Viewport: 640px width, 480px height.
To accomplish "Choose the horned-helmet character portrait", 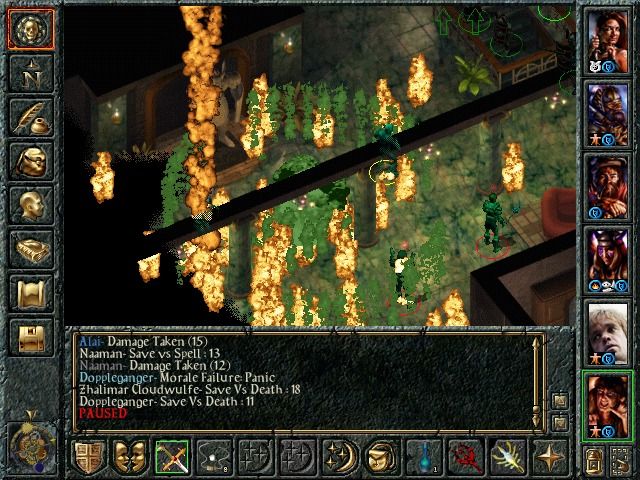I will [x=607, y=257].
